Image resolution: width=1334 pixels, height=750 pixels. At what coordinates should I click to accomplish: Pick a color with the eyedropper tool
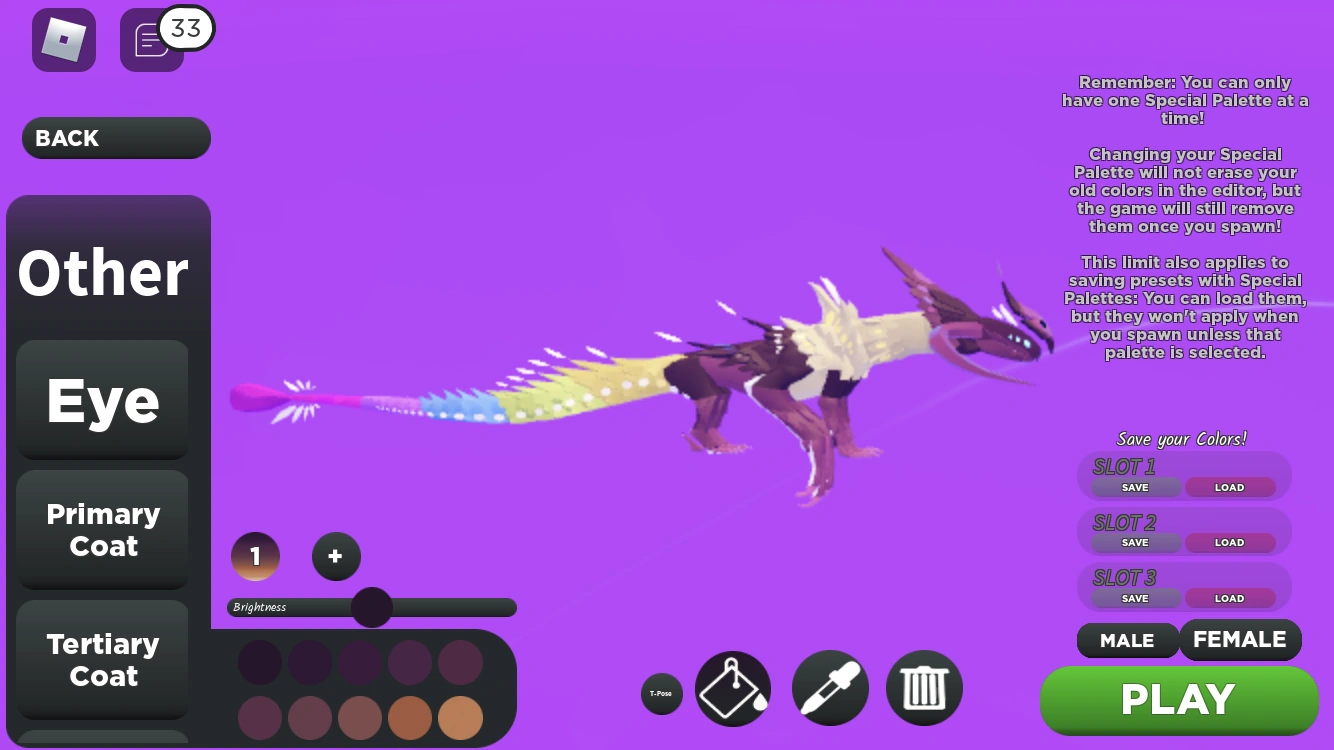pos(830,688)
